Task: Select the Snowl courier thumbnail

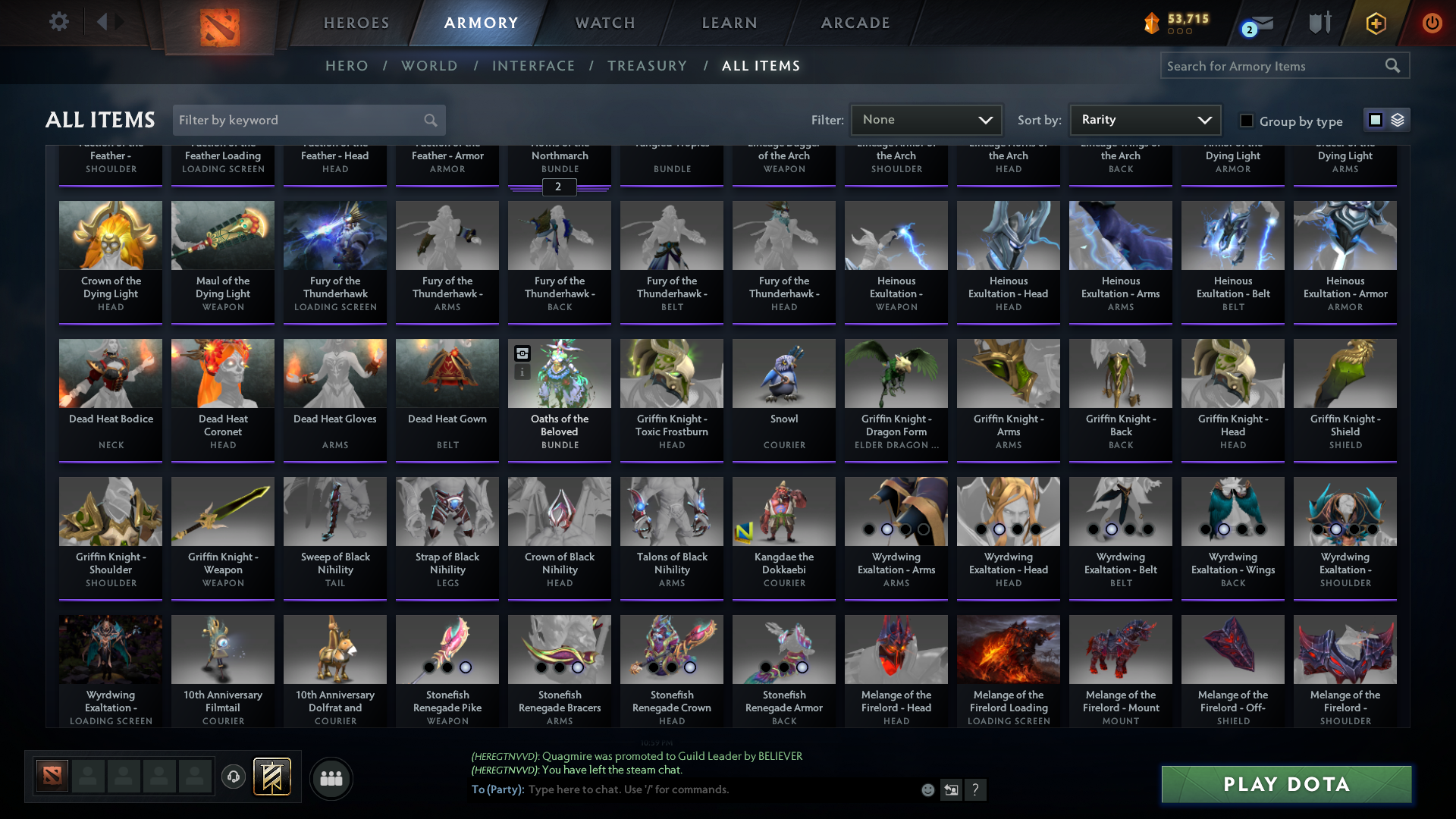Action: tap(783, 372)
